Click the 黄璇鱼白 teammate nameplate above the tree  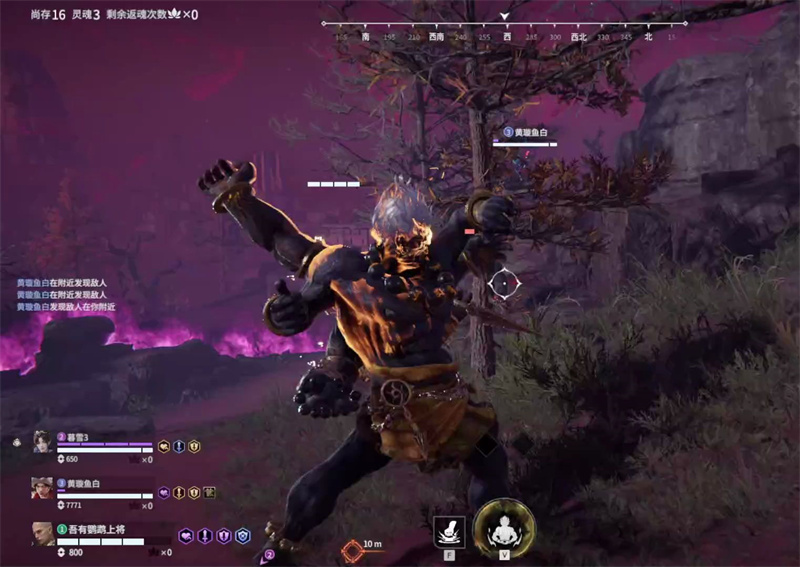tap(525, 133)
